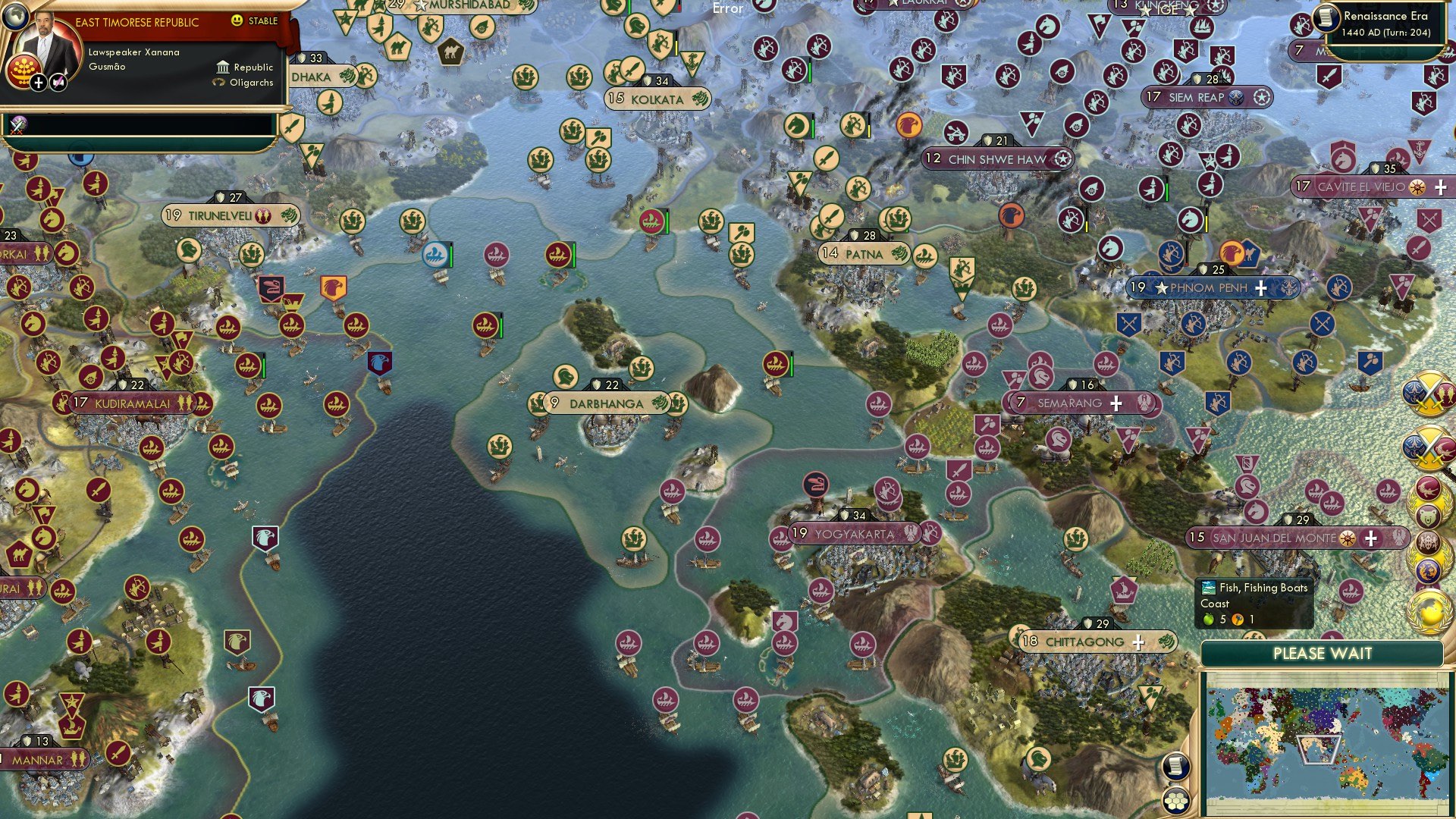The width and height of the screenshot is (1456, 819).
Task: Expand the Semarang city banner plus button
Action: pyautogui.click(x=1115, y=404)
